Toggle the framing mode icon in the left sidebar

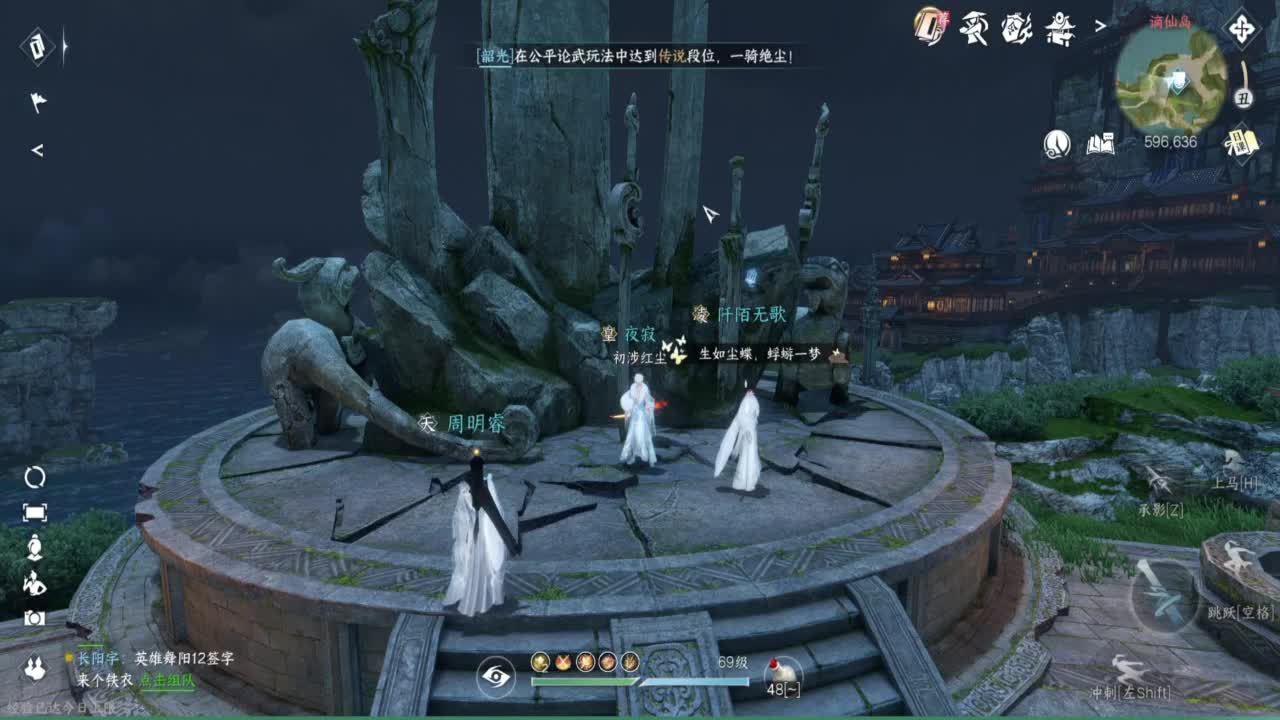pos(37,510)
